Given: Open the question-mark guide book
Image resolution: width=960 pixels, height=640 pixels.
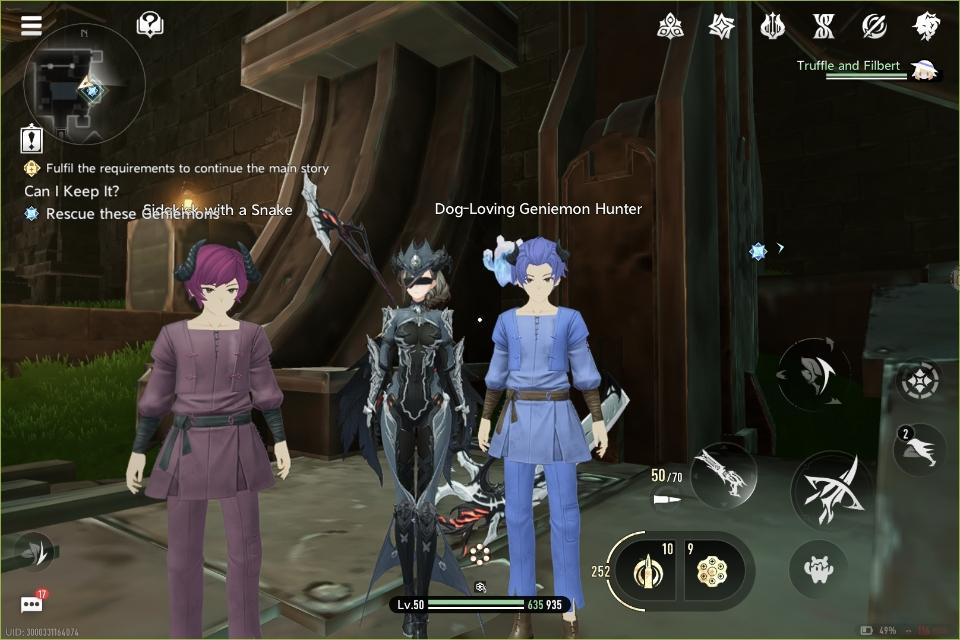Looking at the screenshot, I should tap(150, 24).
